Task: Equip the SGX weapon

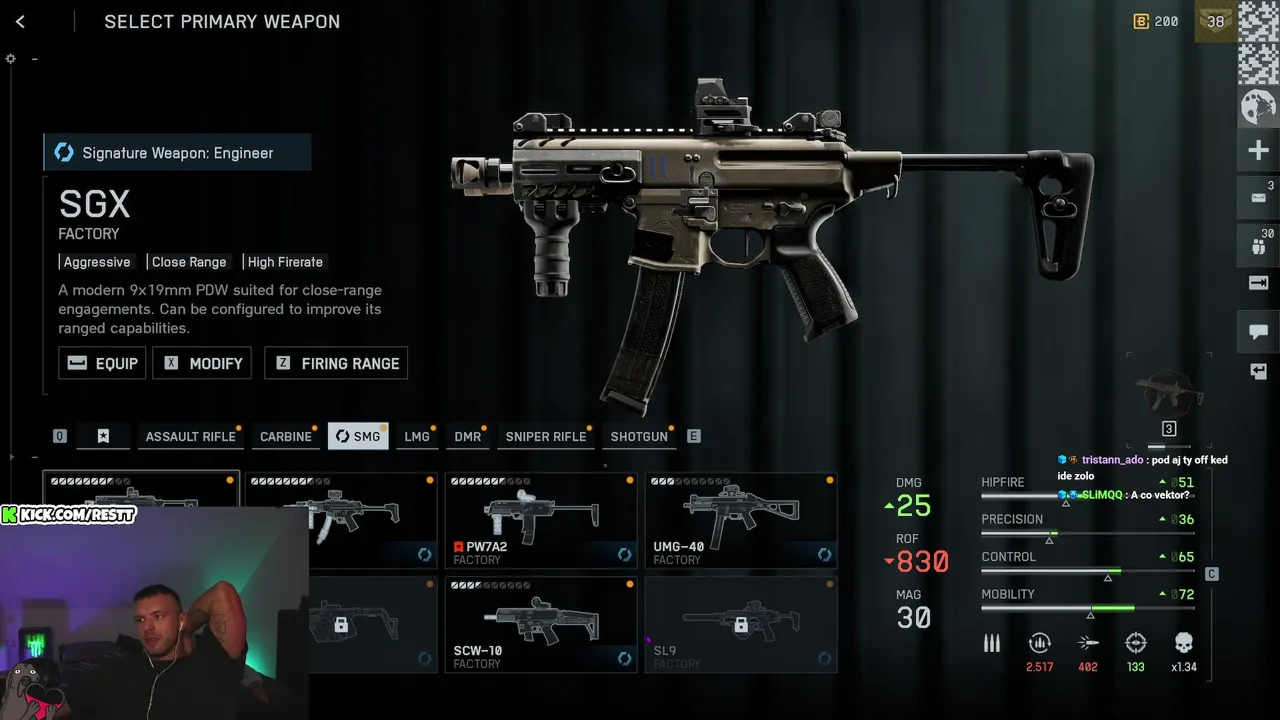Action: pos(102,363)
